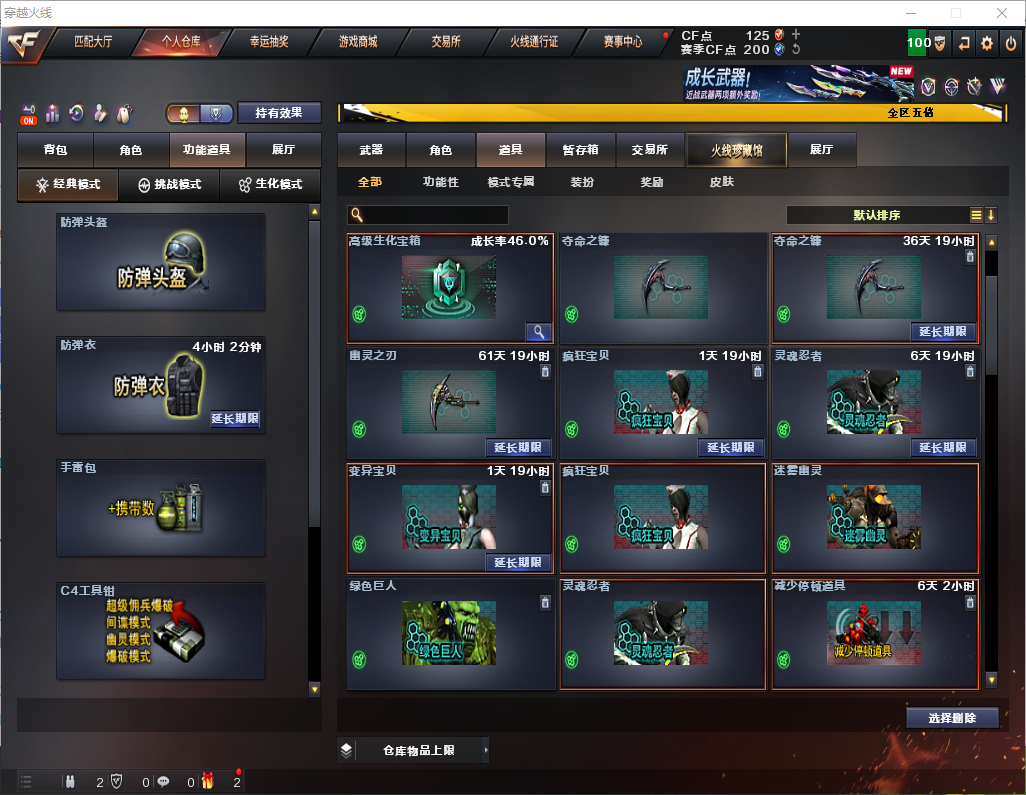Viewport: 1026px width, 795px height.
Task: Go to the 交易所 exchange in top navigation
Action: tap(446, 43)
